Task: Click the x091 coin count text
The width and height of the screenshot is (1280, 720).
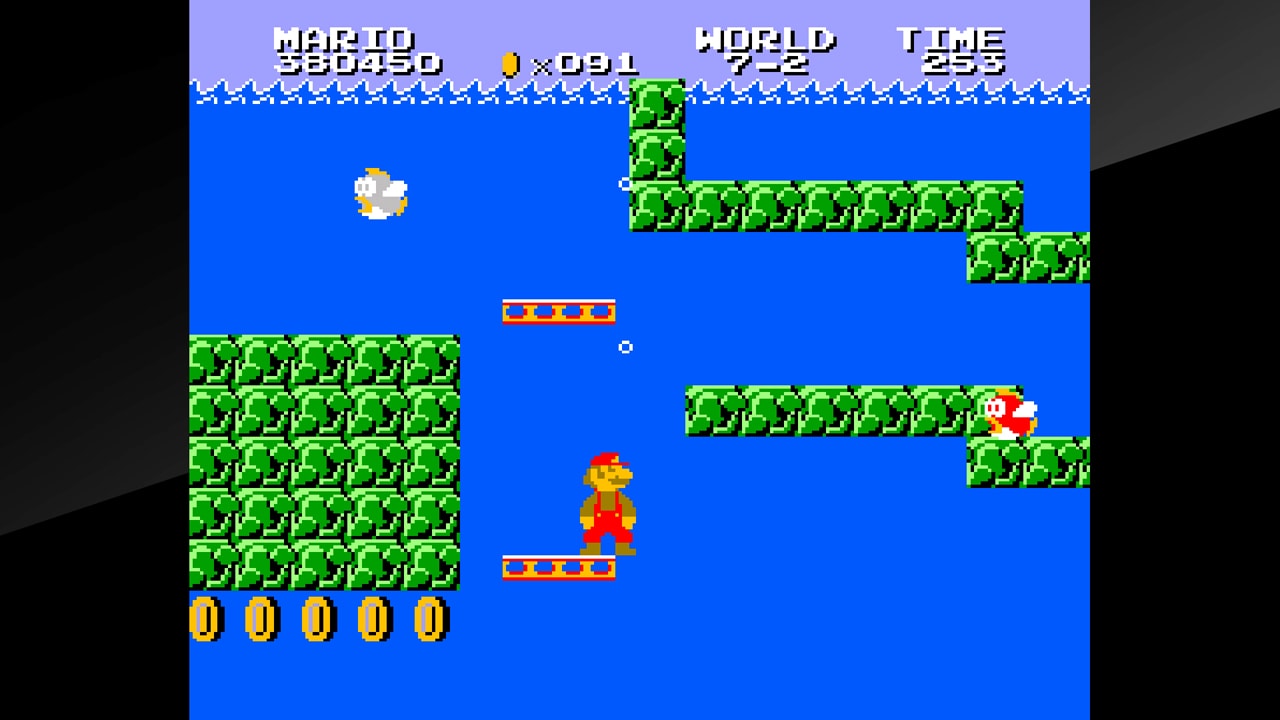Action: (580, 62)
